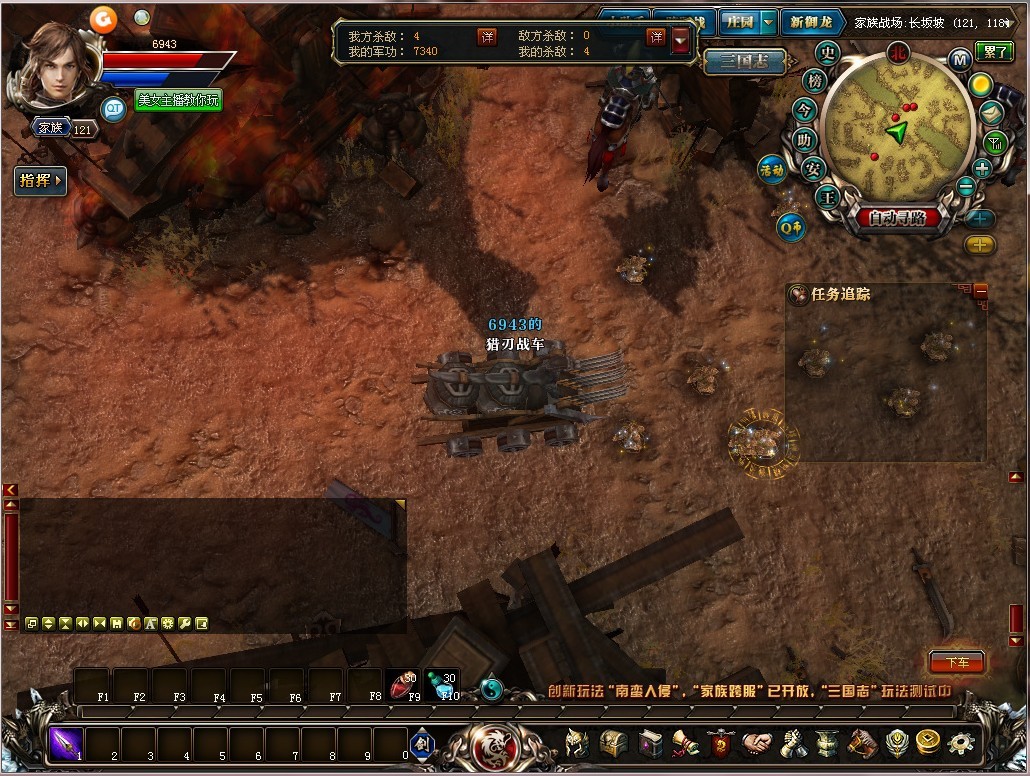Open the world map with the M button

960,59
